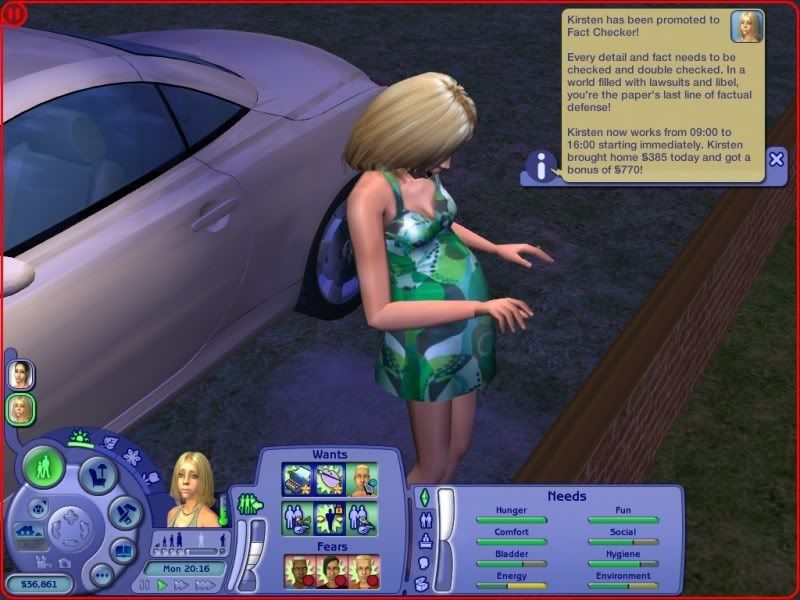Open Story mode album button
The height and width of the screenshot is (600, 800).
pos(123,550)
